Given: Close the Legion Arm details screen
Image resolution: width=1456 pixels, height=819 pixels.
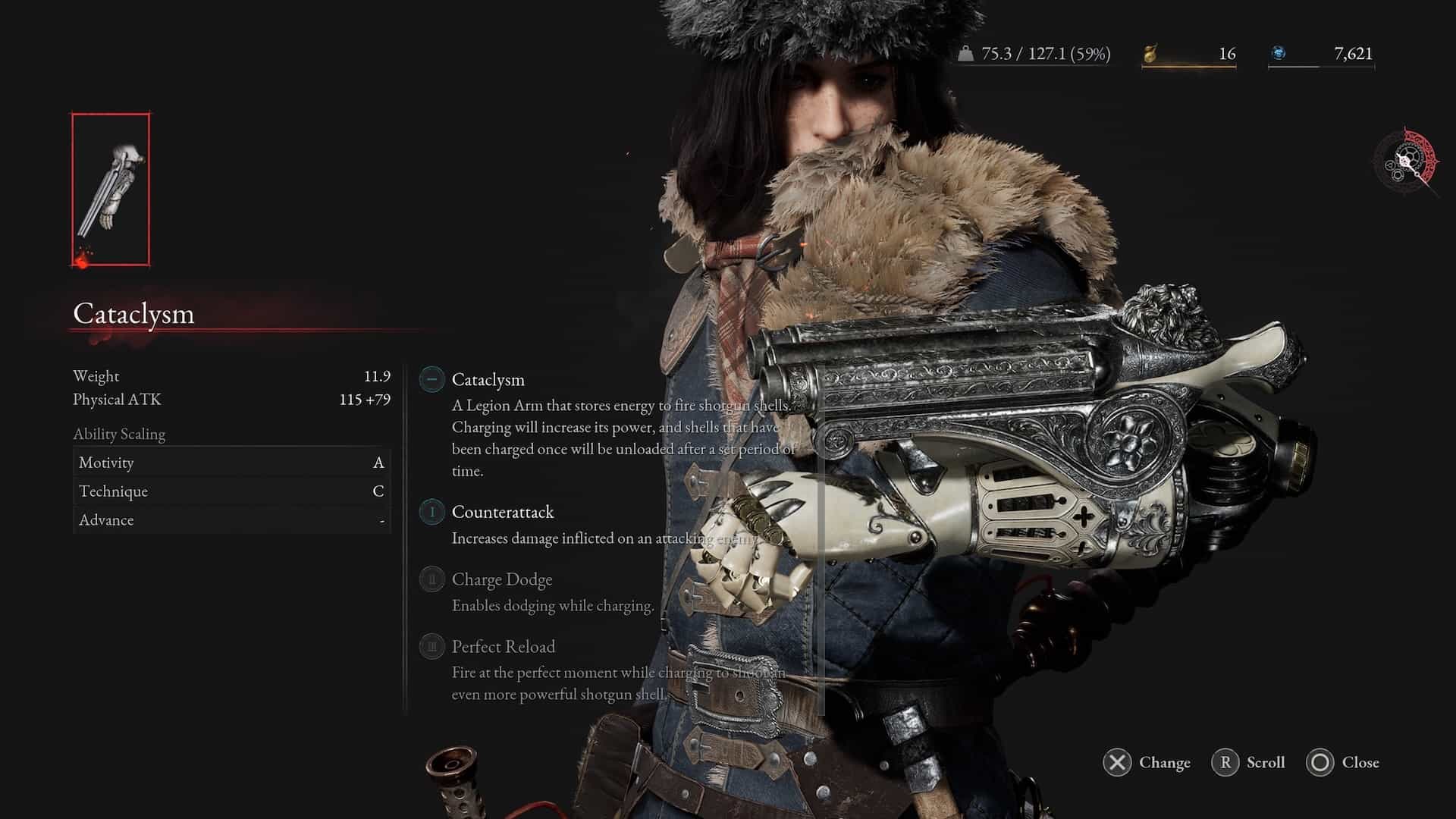Looking at the screenshot, I should (x=1342, y=762).
